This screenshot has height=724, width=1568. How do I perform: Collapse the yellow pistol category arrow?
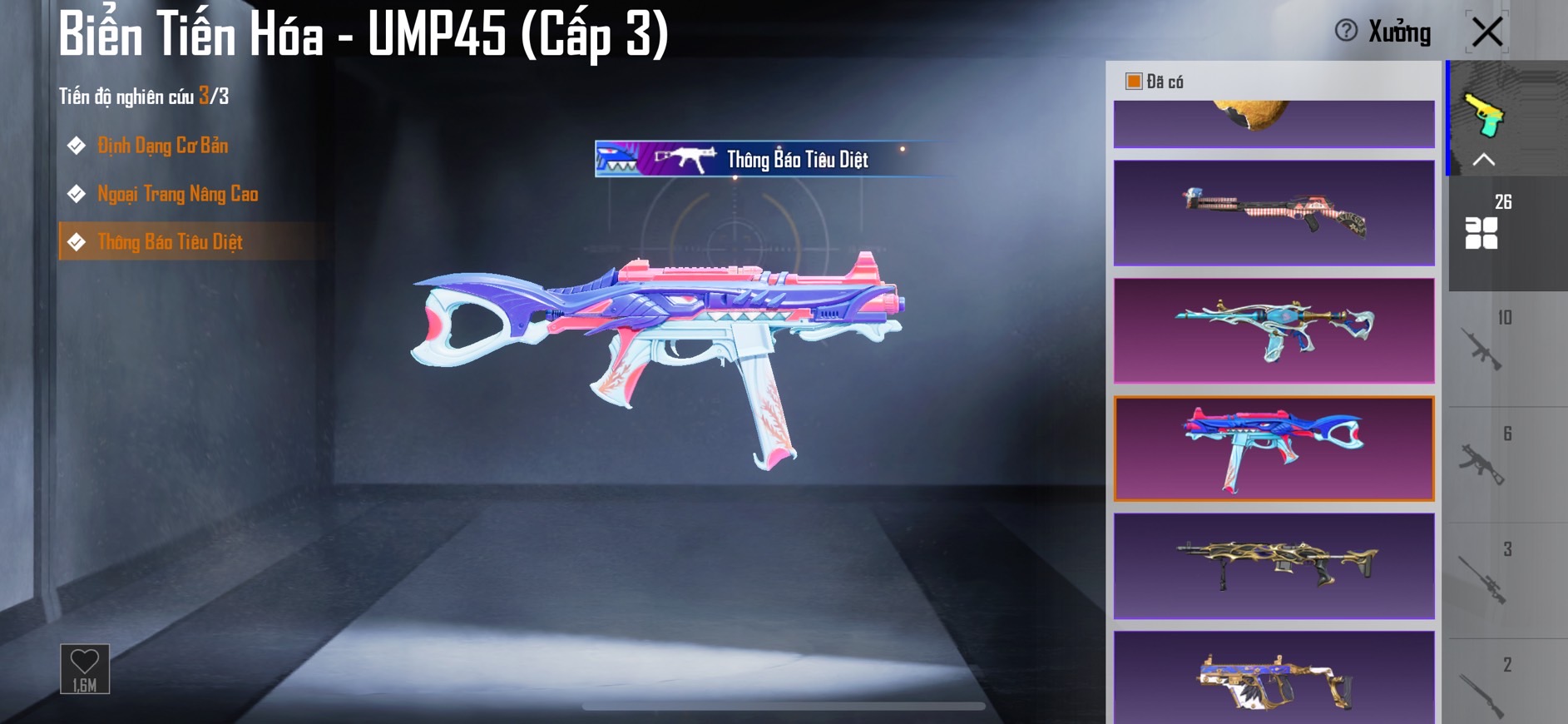coord(1484,160)
